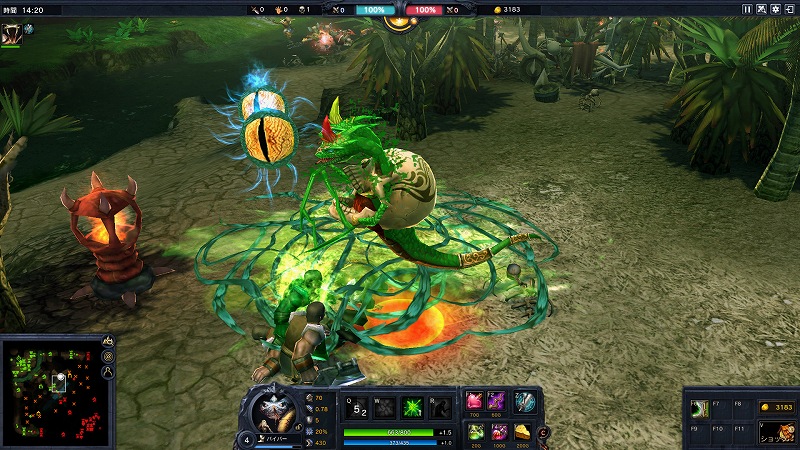Buy the cheese wedge item costing 2000
This screenshot has width=800, height=450.
coord(521,431)
